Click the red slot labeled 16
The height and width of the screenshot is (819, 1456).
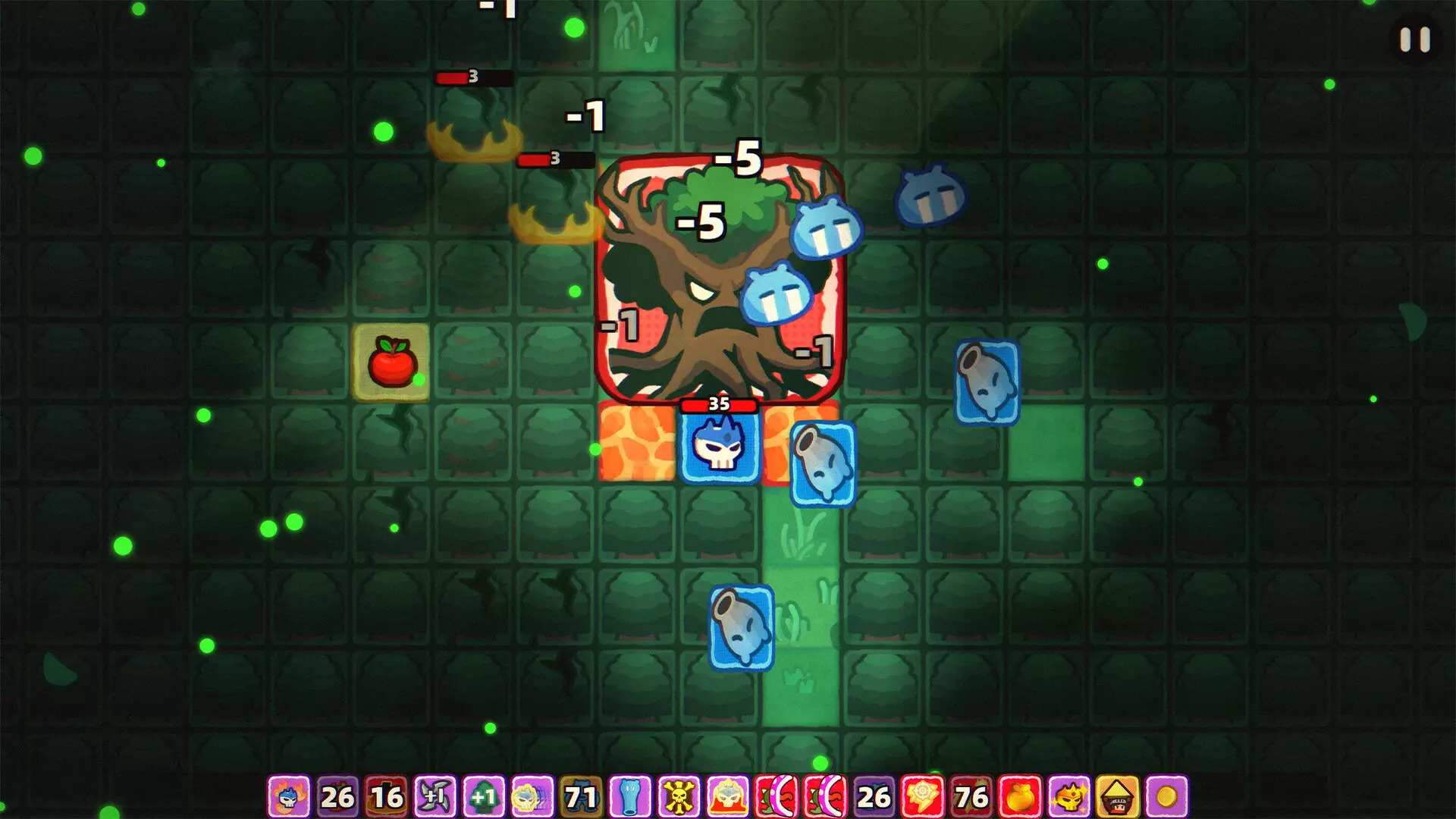tap(384, 799)
